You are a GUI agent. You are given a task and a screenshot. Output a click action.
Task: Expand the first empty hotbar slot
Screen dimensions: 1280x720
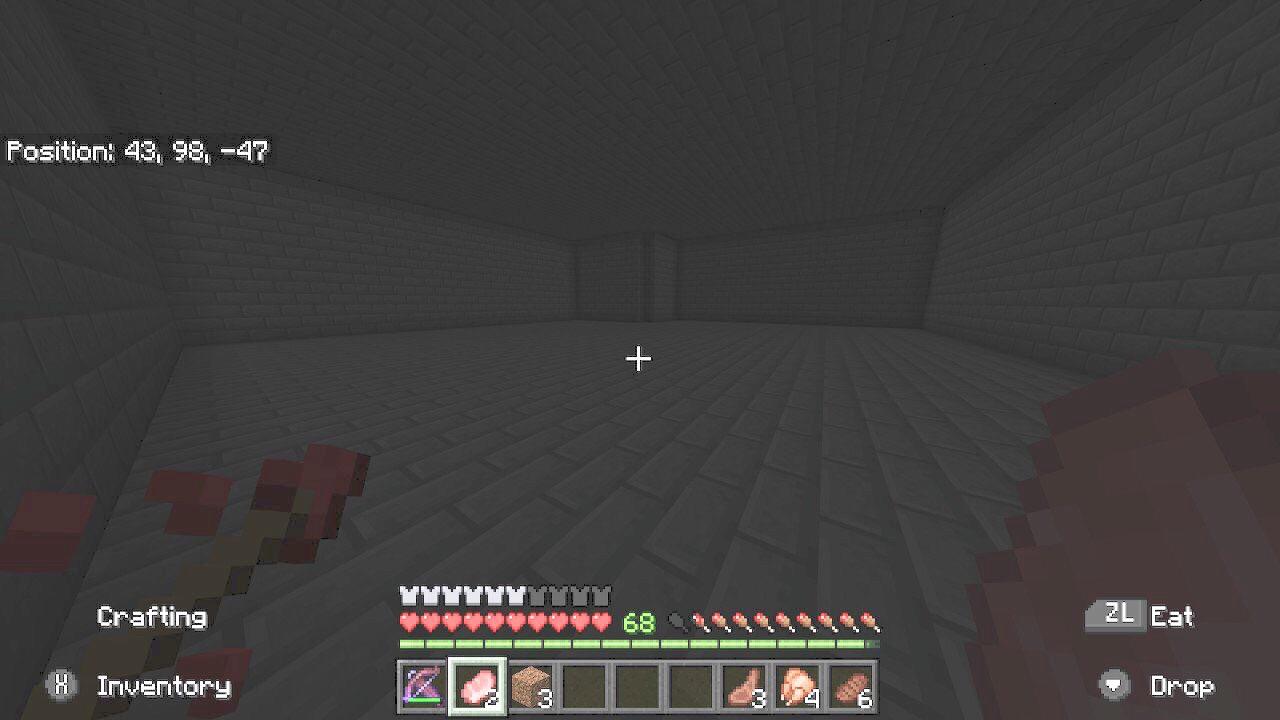(x=587, y=687)
